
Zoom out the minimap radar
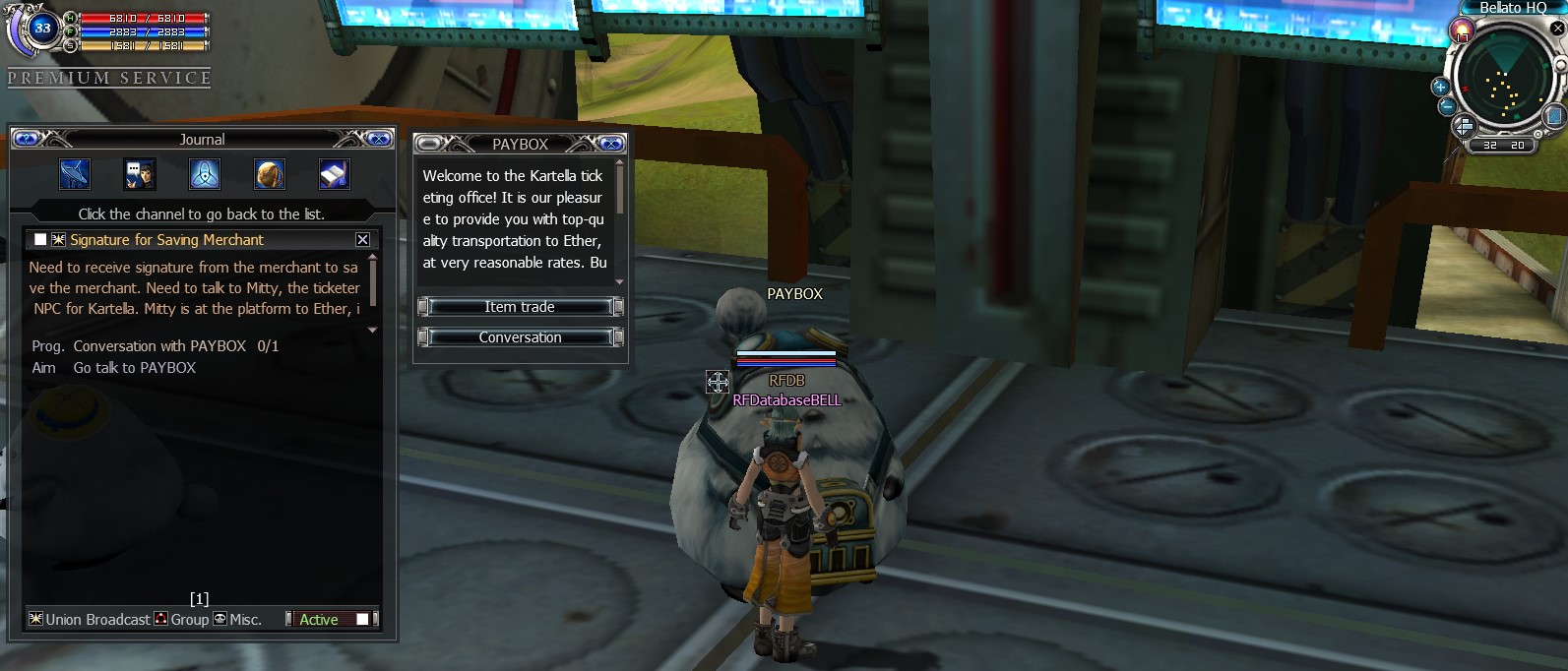[x=1446, y=106]
